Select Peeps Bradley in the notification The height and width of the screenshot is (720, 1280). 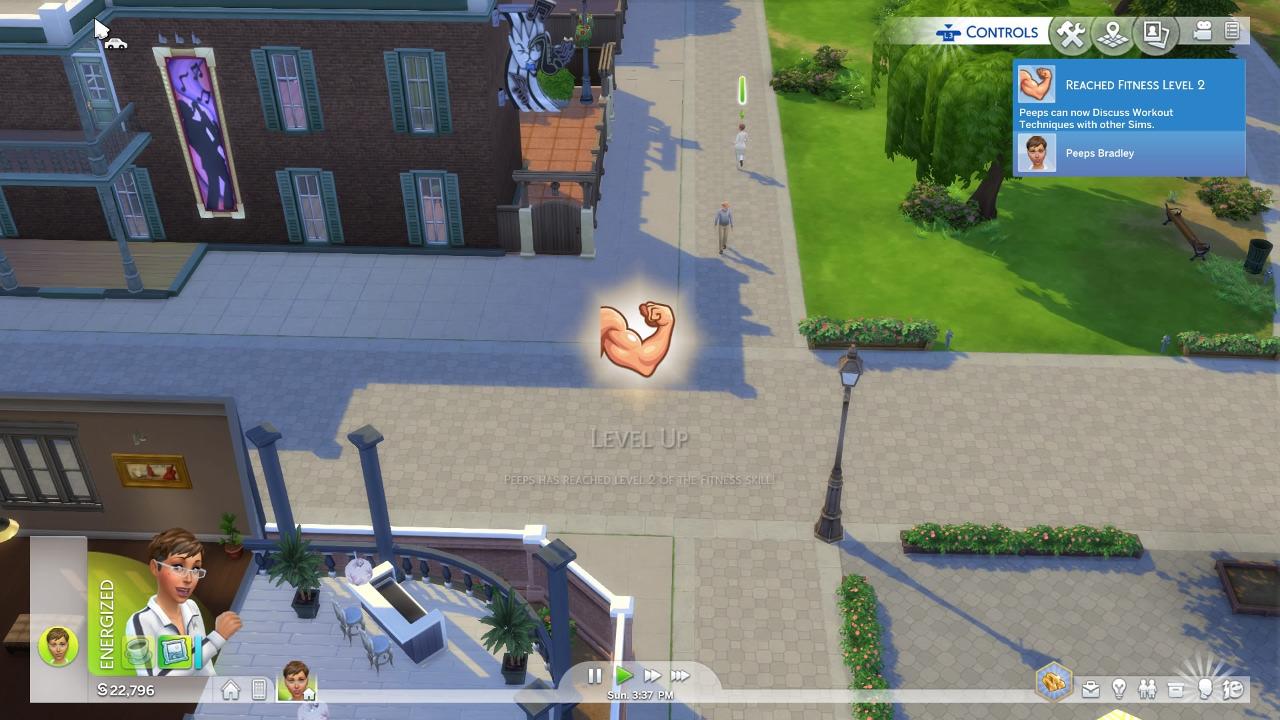point(1099,153)
